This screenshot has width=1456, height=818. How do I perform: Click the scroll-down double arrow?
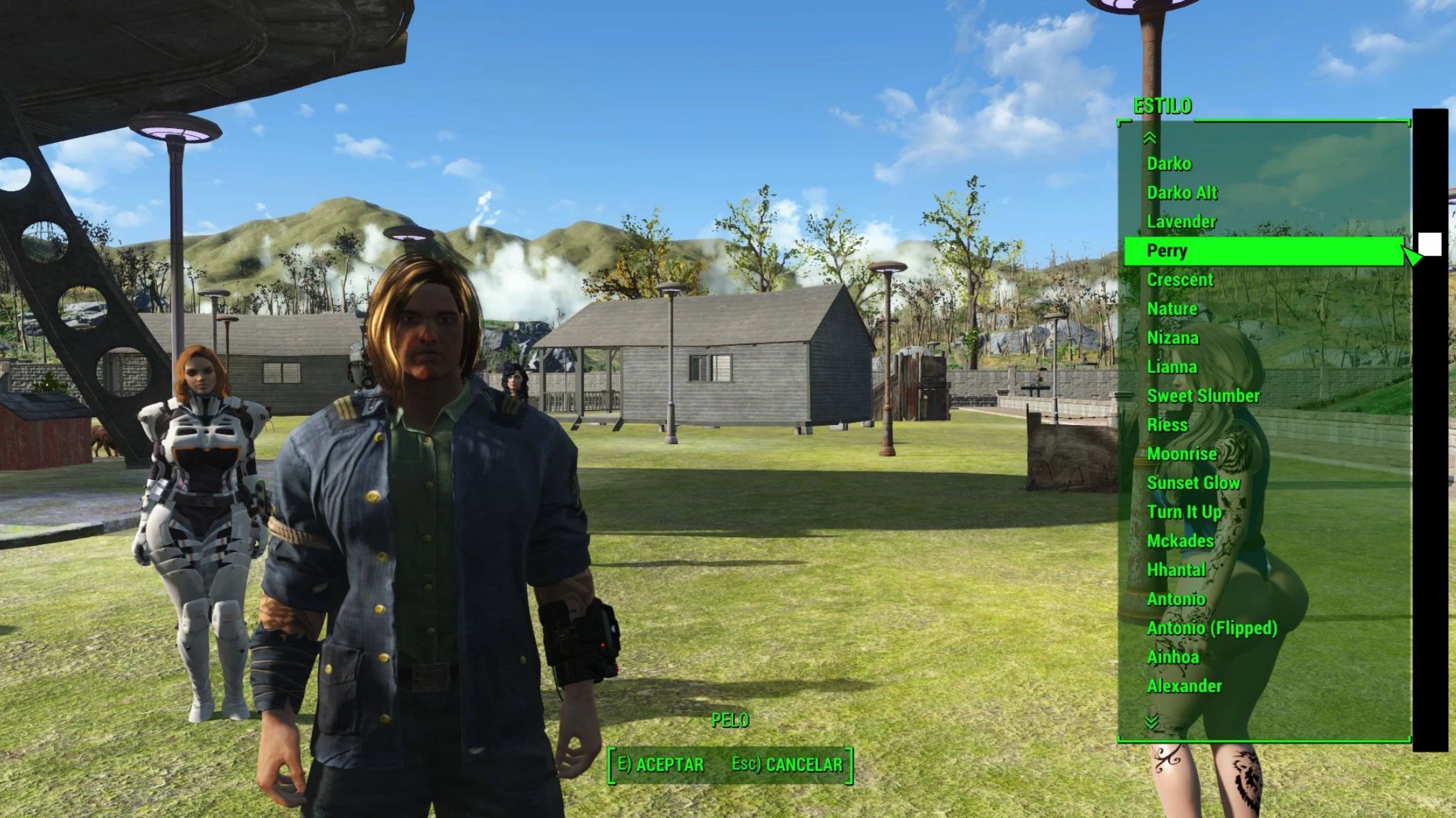1152,722
